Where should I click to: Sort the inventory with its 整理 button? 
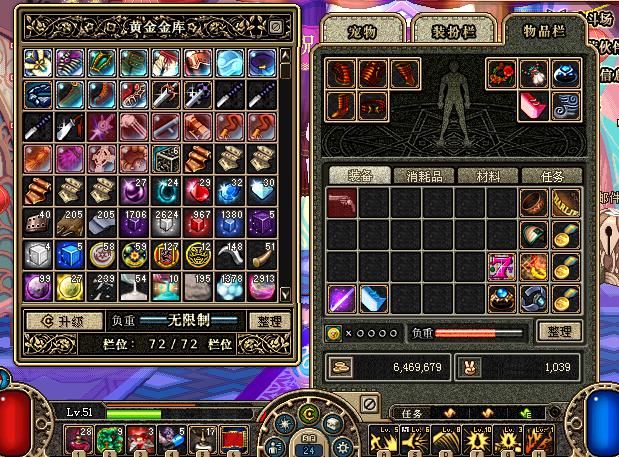560,331
